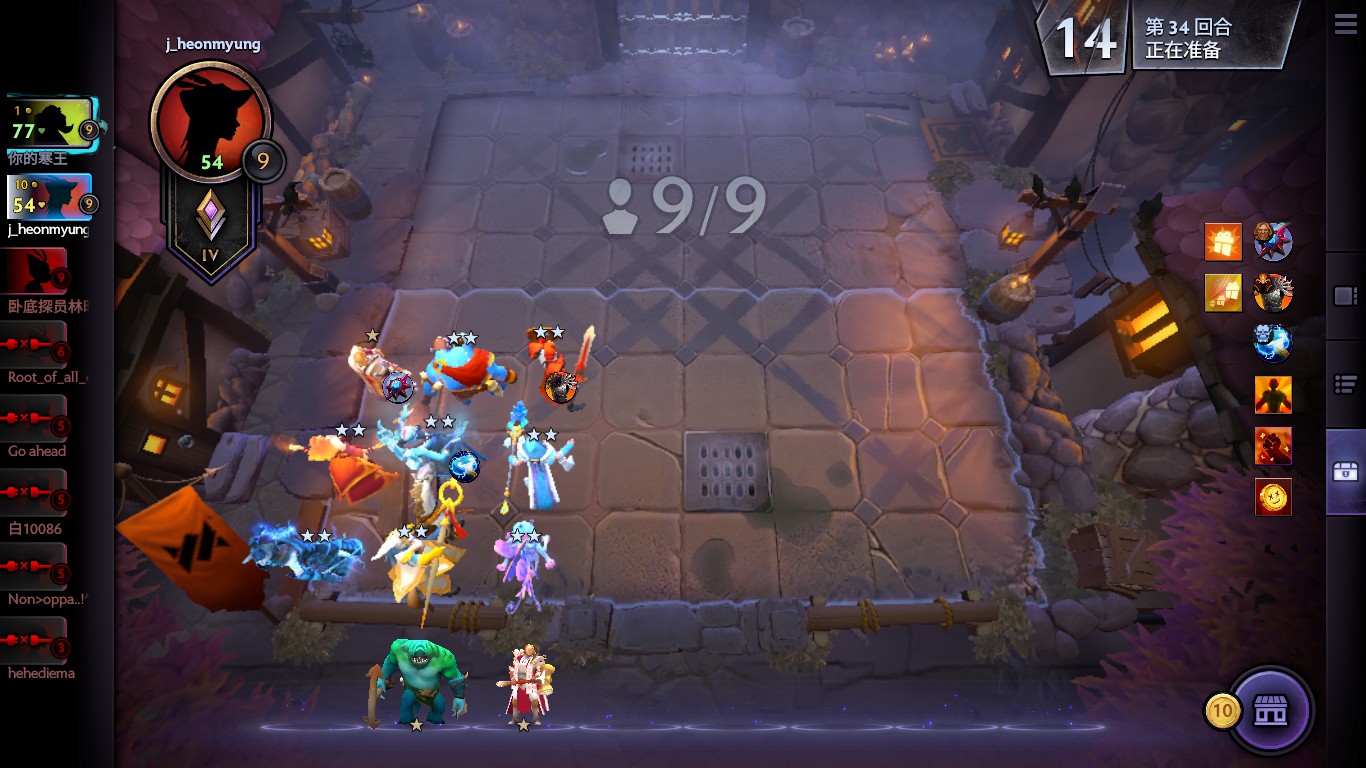This screenshot has width=1366, height=768.
Task: Select the green ogre unit on the bench
Action: tap(421, 682)
